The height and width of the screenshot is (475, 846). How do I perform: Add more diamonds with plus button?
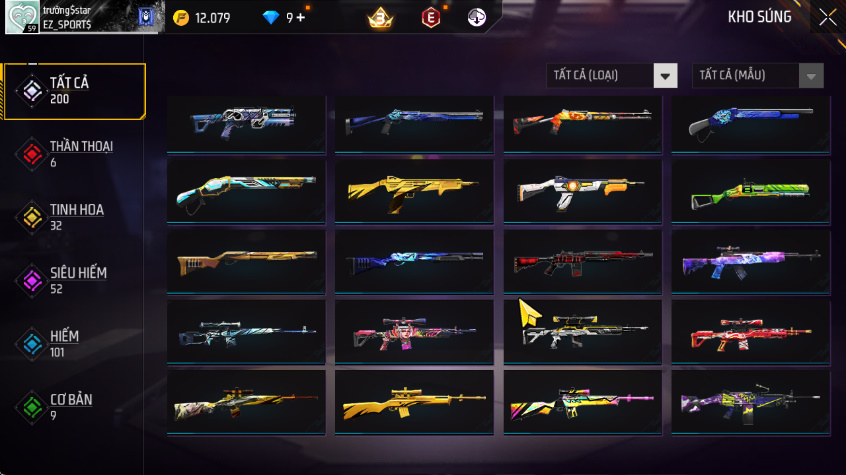point(302,17)
